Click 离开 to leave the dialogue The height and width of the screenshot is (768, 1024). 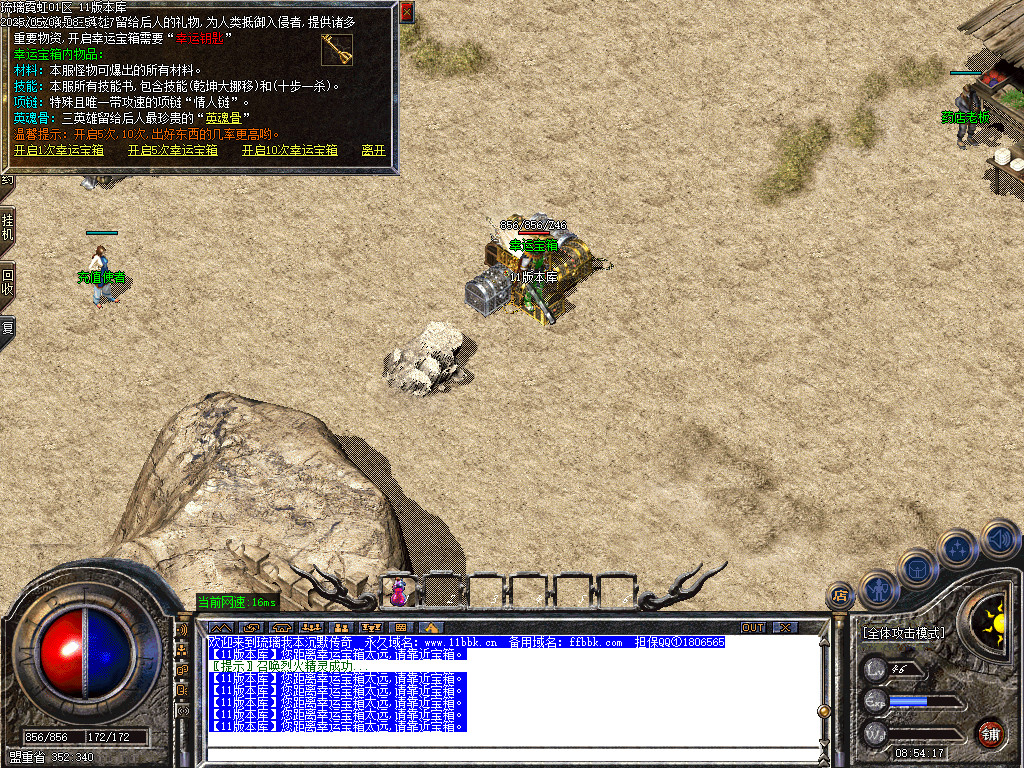pos(373,150)
